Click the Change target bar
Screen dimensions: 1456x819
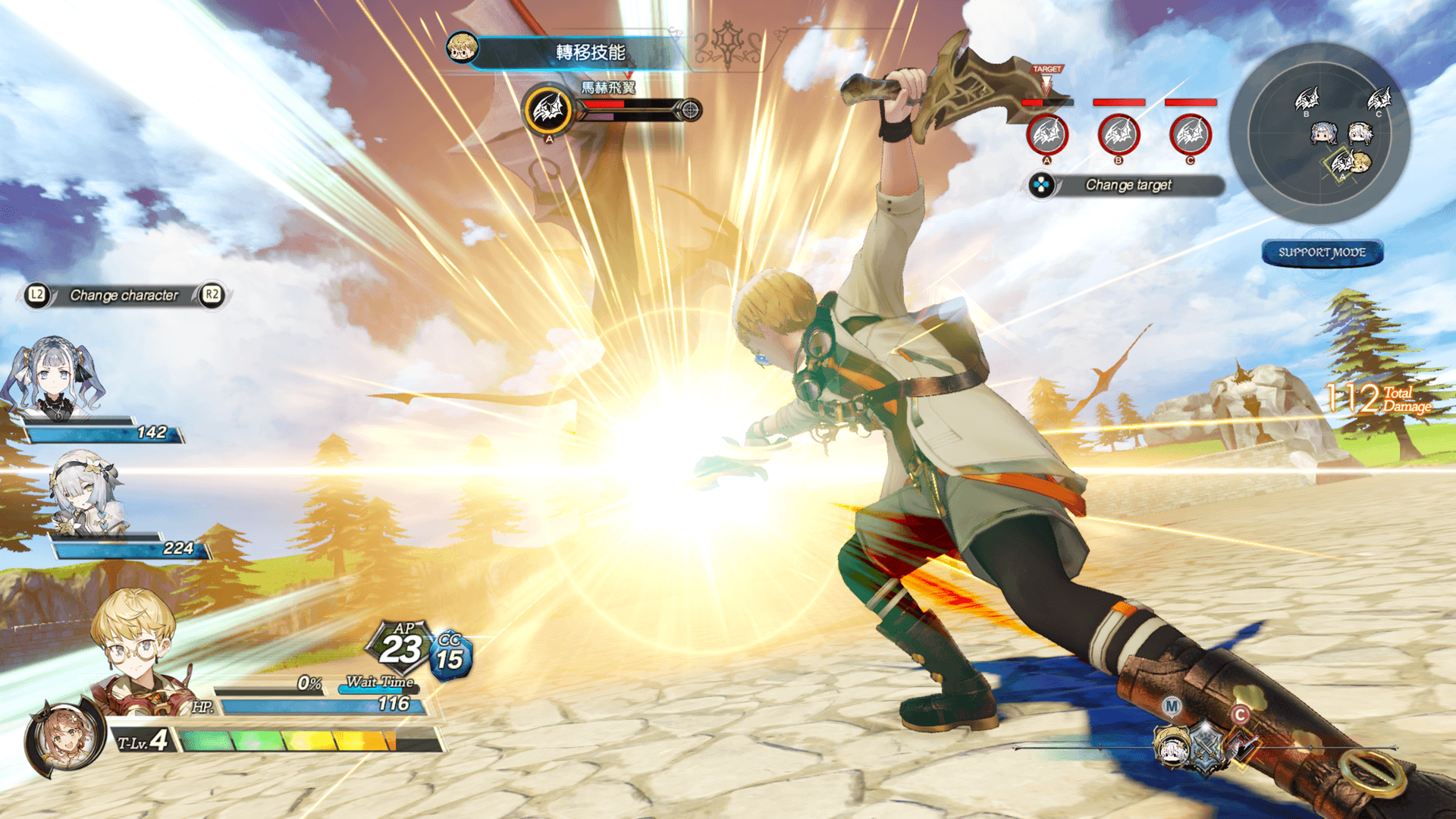pos(1128,185)
